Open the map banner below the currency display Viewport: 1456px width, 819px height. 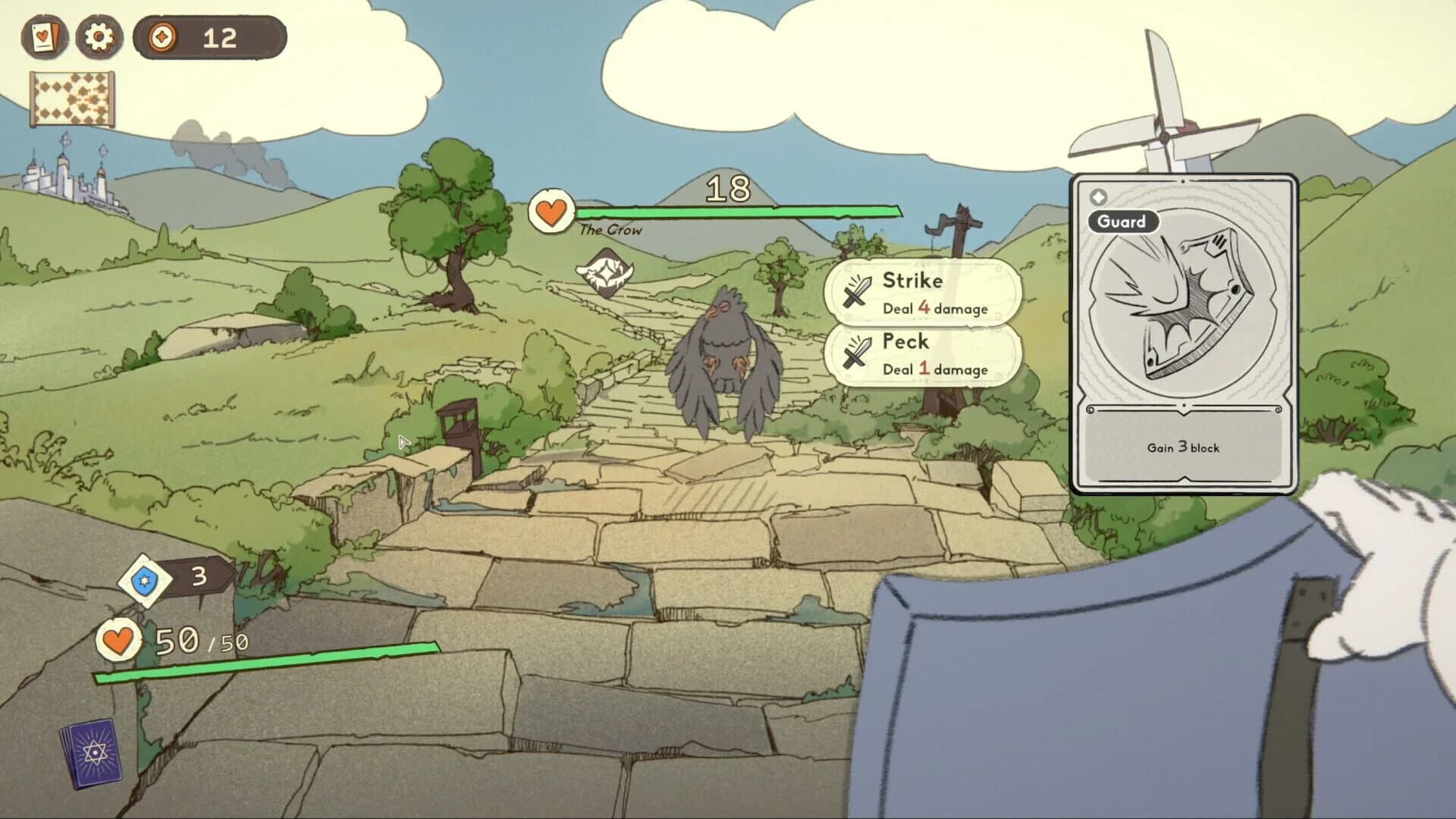pos(73,97)
